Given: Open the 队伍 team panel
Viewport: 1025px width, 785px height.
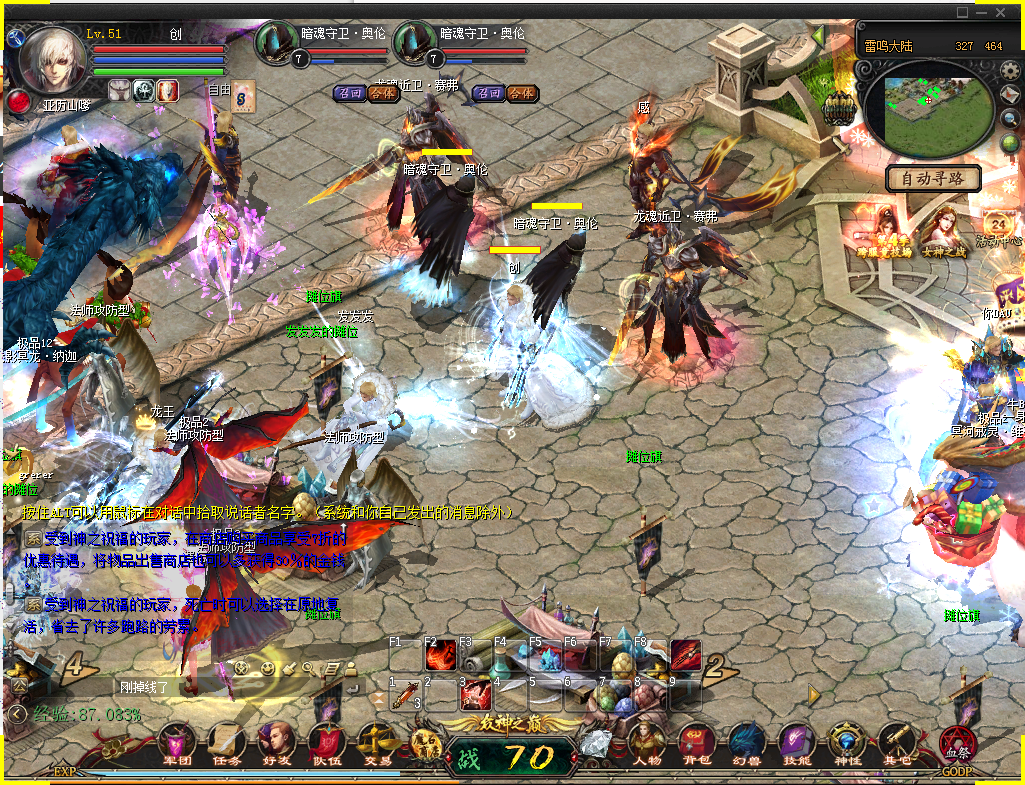Looking at the screenshot, I should pyautogui.click(x=327, y=743).
